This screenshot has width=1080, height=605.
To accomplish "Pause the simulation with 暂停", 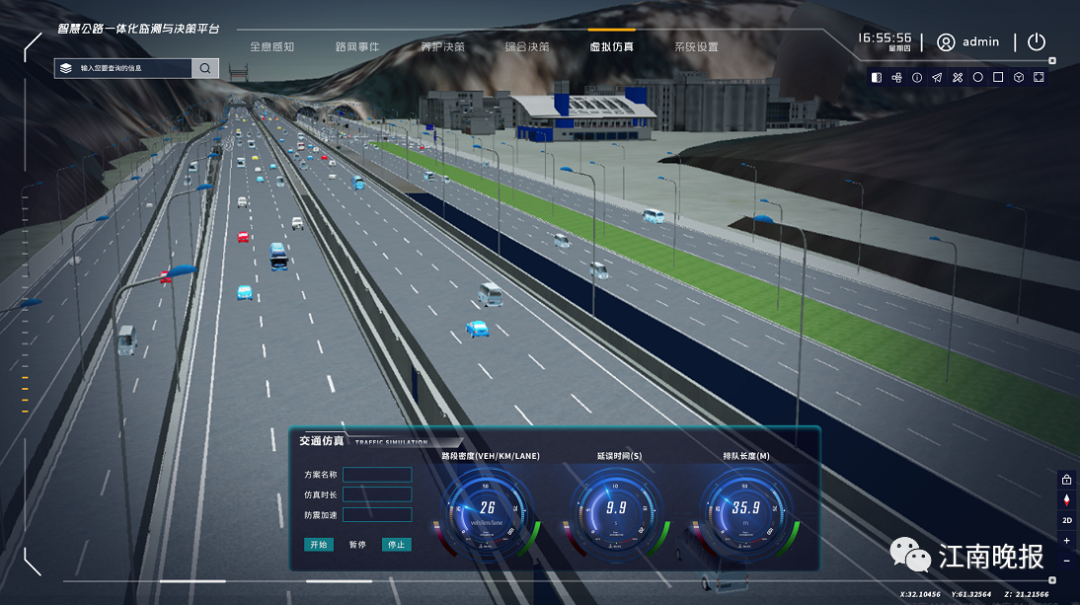I will tap(357, 545).
